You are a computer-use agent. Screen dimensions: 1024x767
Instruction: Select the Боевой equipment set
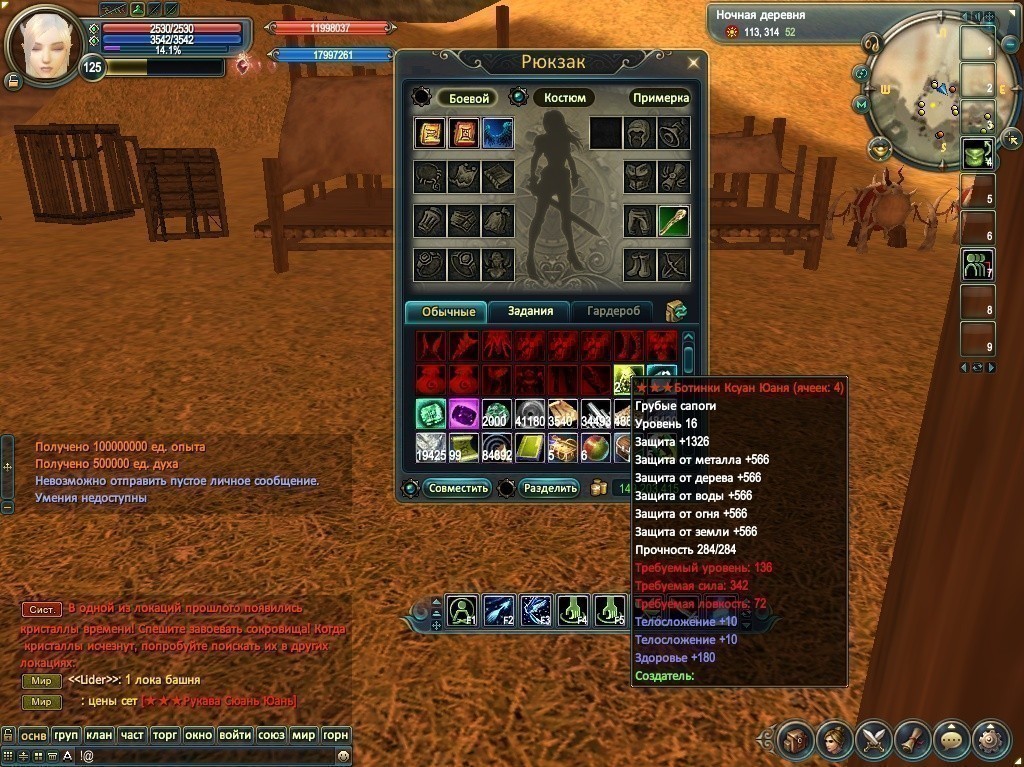(467, 98)
